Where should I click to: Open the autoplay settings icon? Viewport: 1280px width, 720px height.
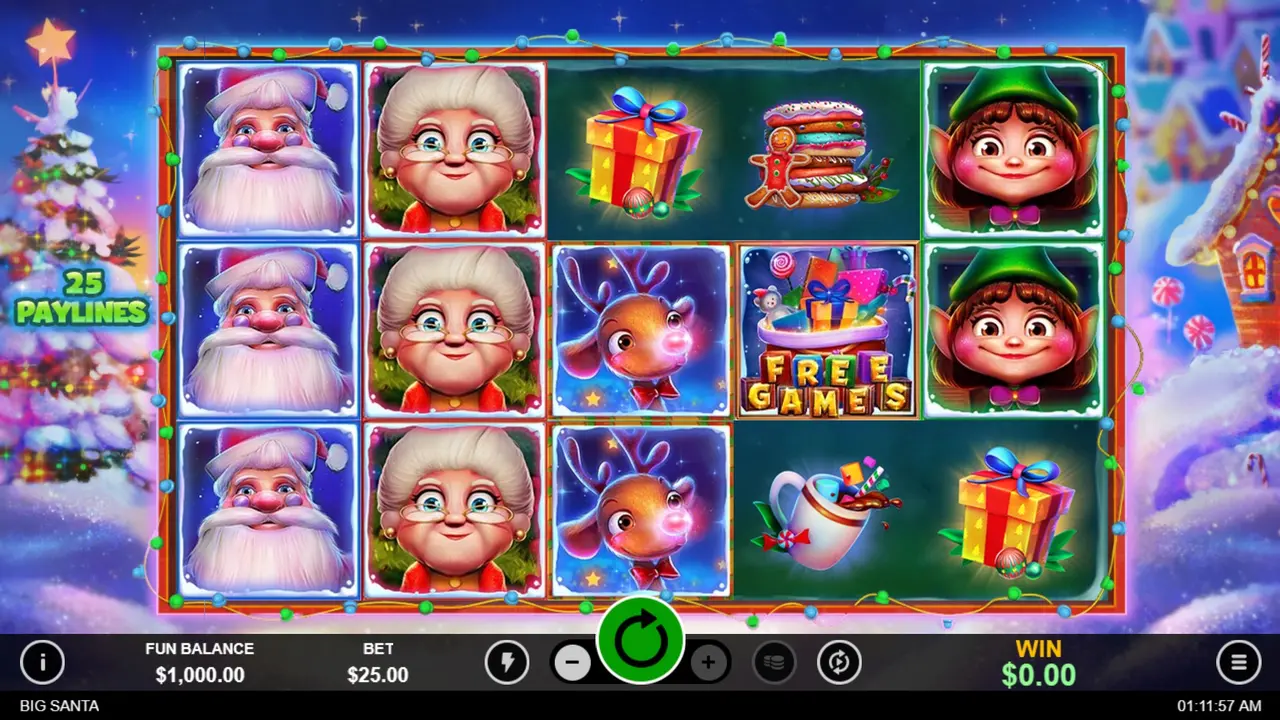point(840,662)
